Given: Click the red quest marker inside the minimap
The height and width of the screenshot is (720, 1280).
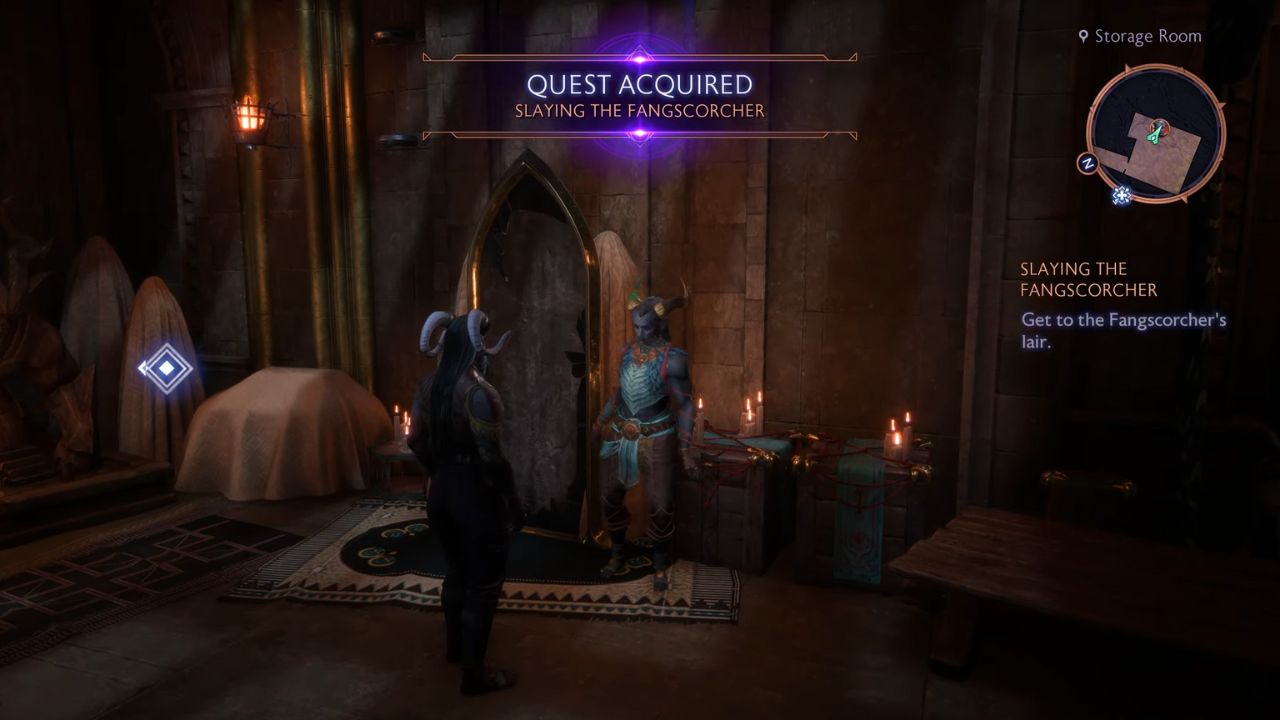Looking at the screenshot, I should [1159, 125].
